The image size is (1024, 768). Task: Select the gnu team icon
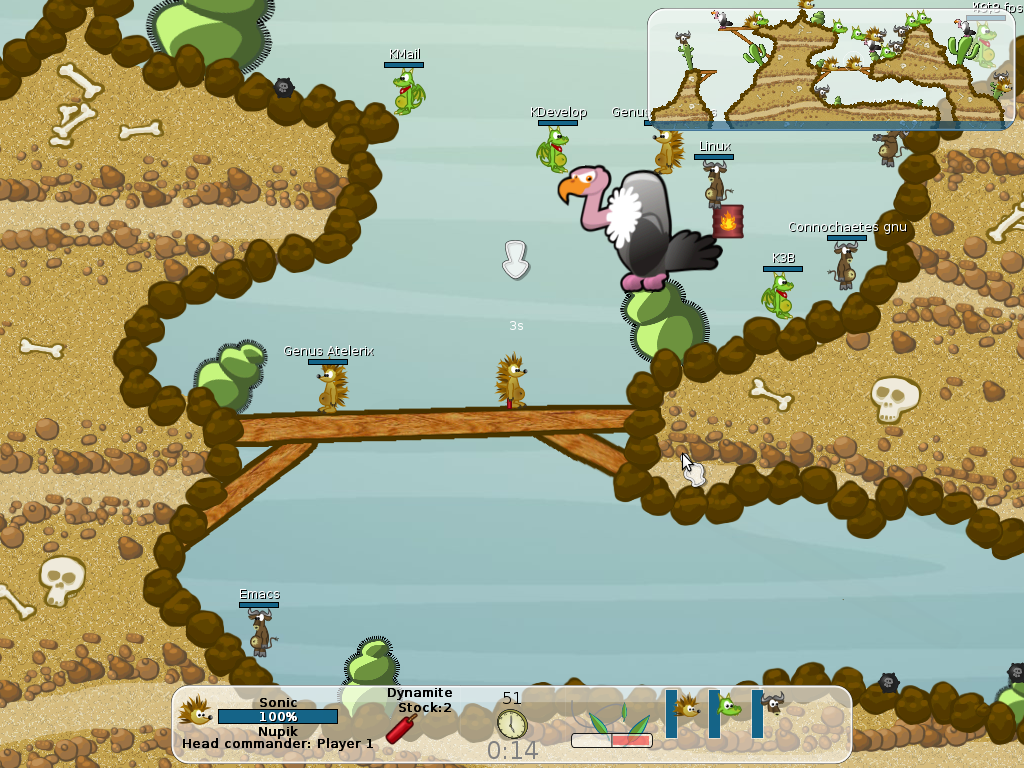[773, 706]
